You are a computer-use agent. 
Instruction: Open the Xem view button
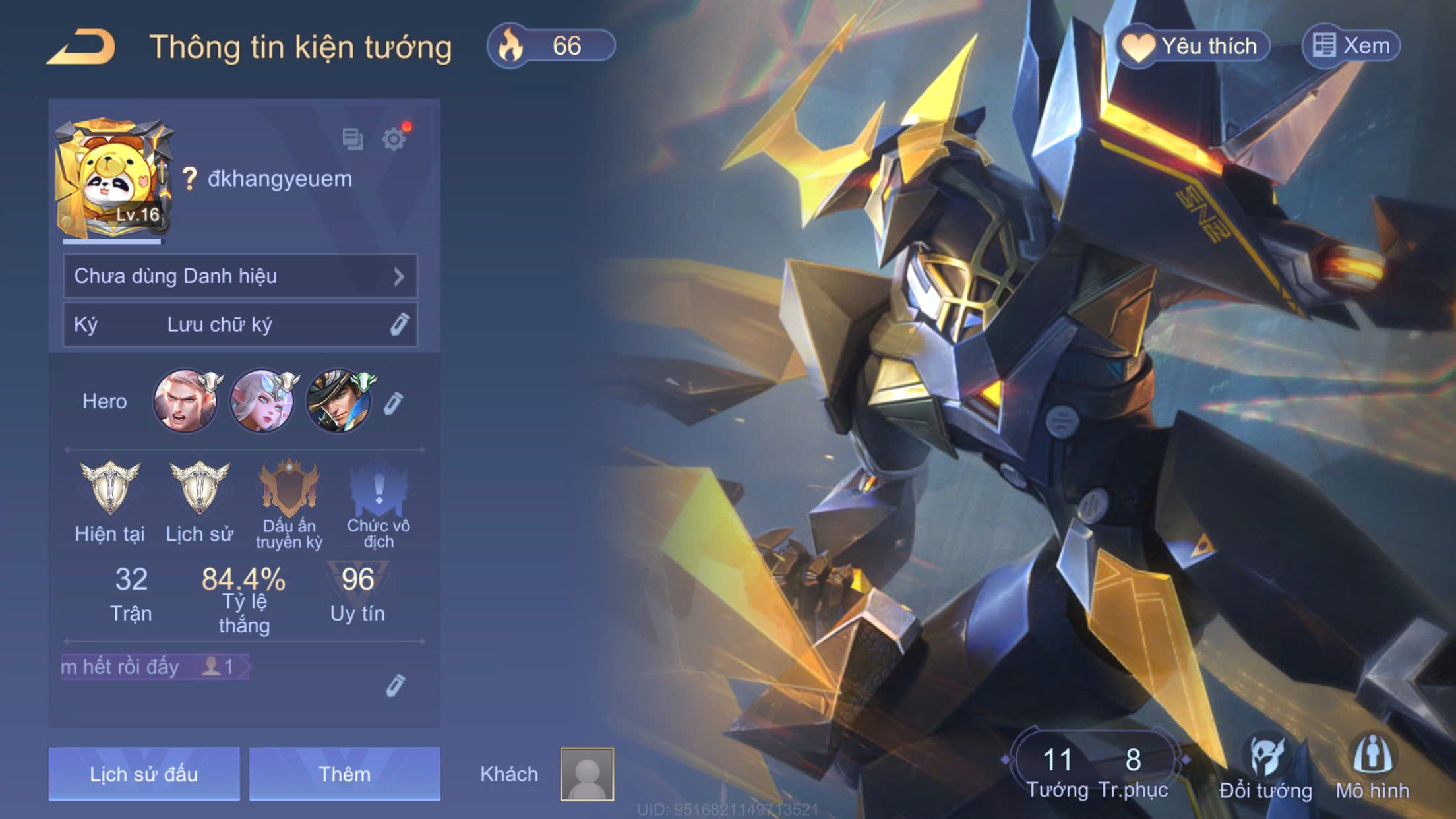(1352, 46)
